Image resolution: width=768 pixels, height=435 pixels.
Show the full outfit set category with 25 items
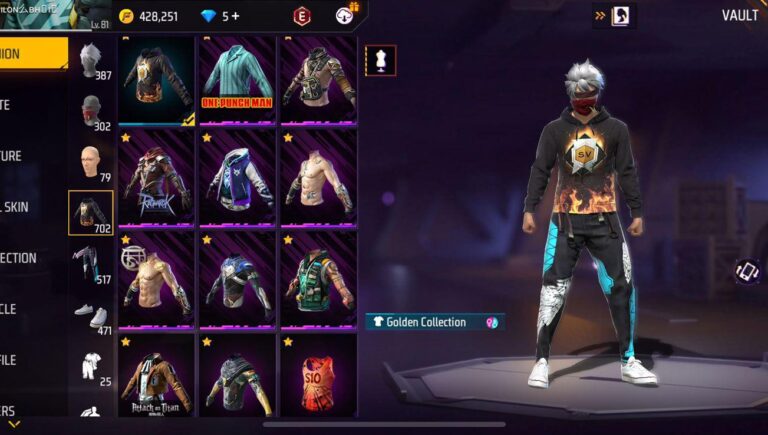(92, 366)
